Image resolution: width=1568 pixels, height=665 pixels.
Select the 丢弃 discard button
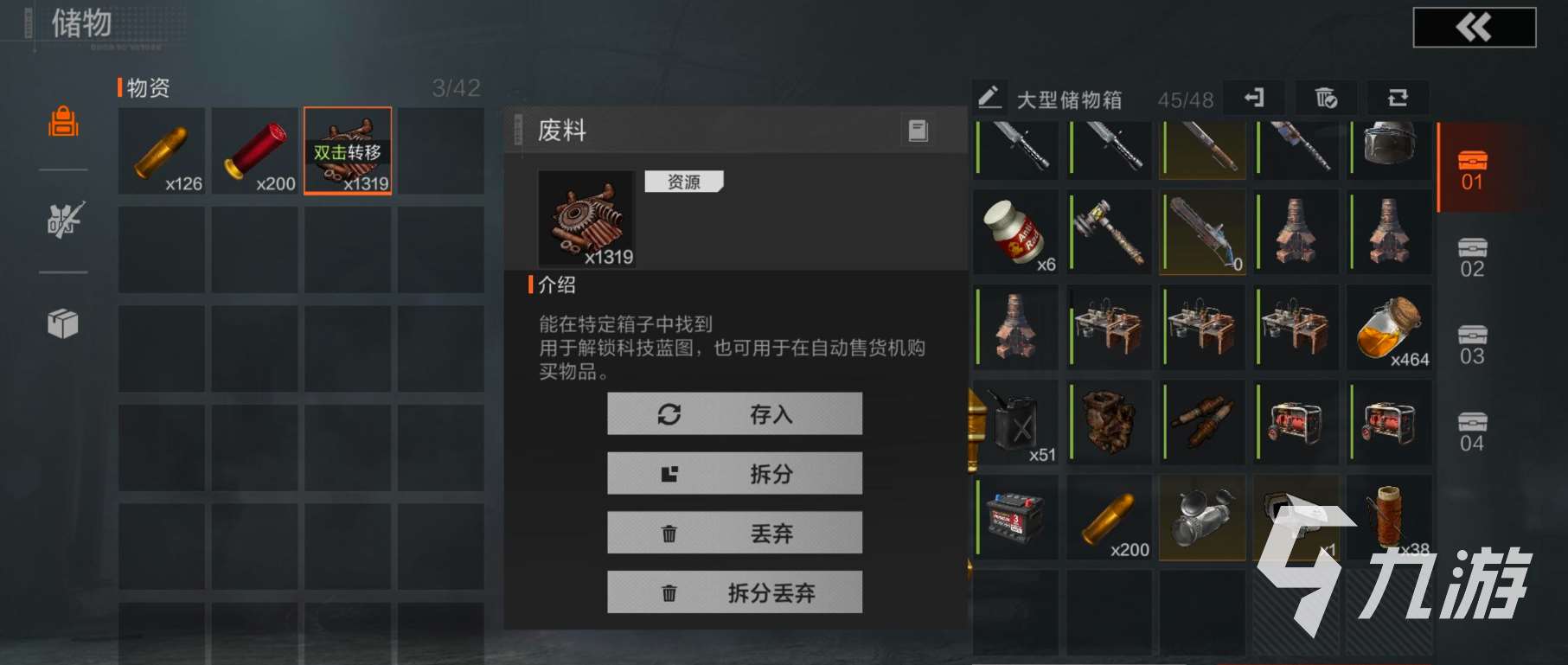coord(734,534)
